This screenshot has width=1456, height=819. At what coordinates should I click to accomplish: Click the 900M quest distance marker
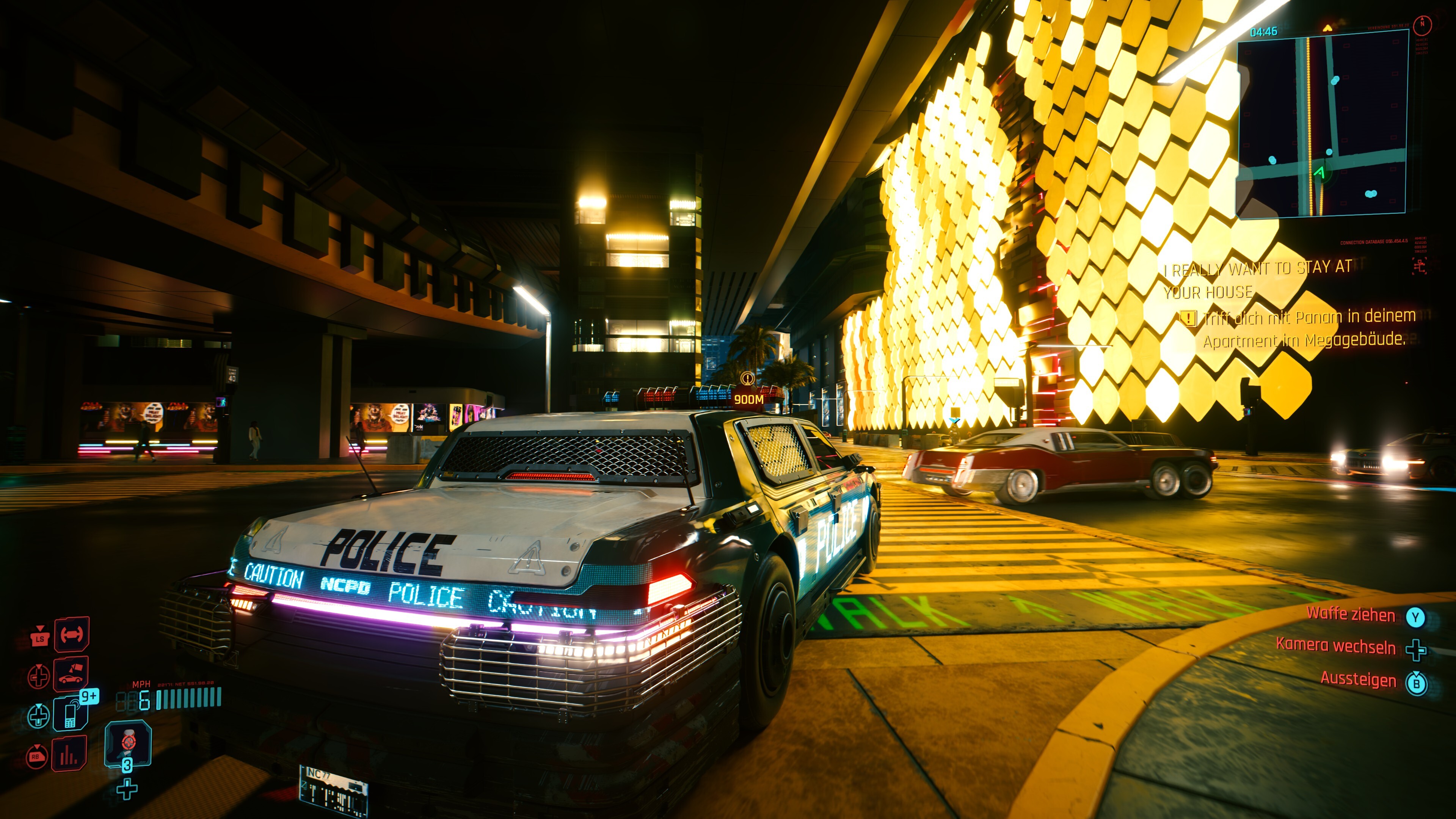click(x=748, y=400)
